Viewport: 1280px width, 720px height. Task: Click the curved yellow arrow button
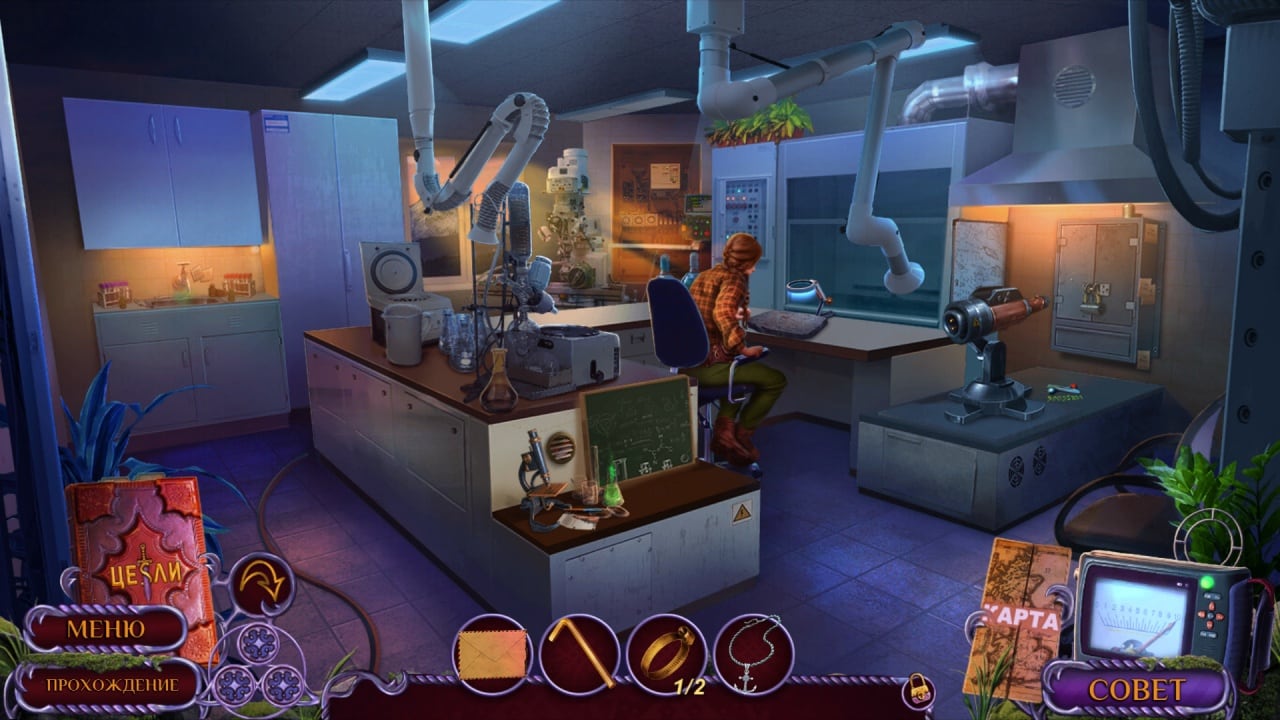[x=261, y=584]
